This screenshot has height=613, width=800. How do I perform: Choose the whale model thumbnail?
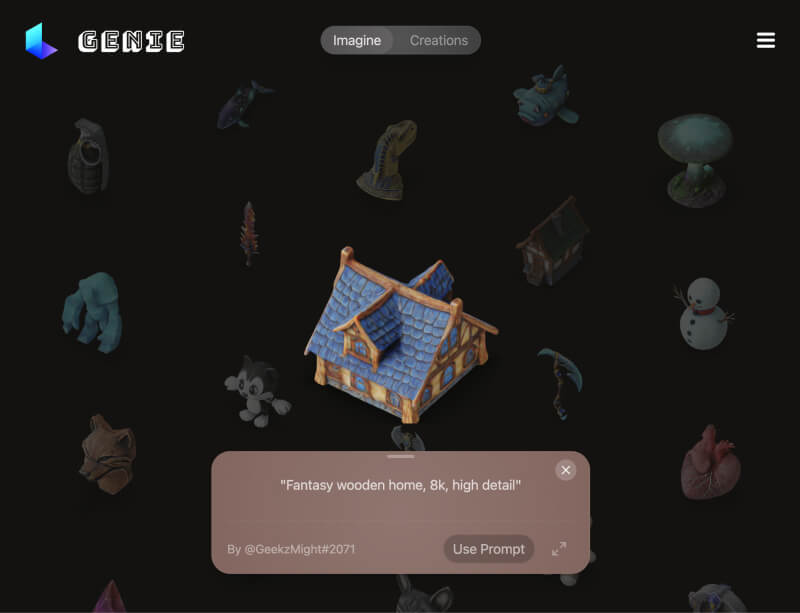coord(243,103)
